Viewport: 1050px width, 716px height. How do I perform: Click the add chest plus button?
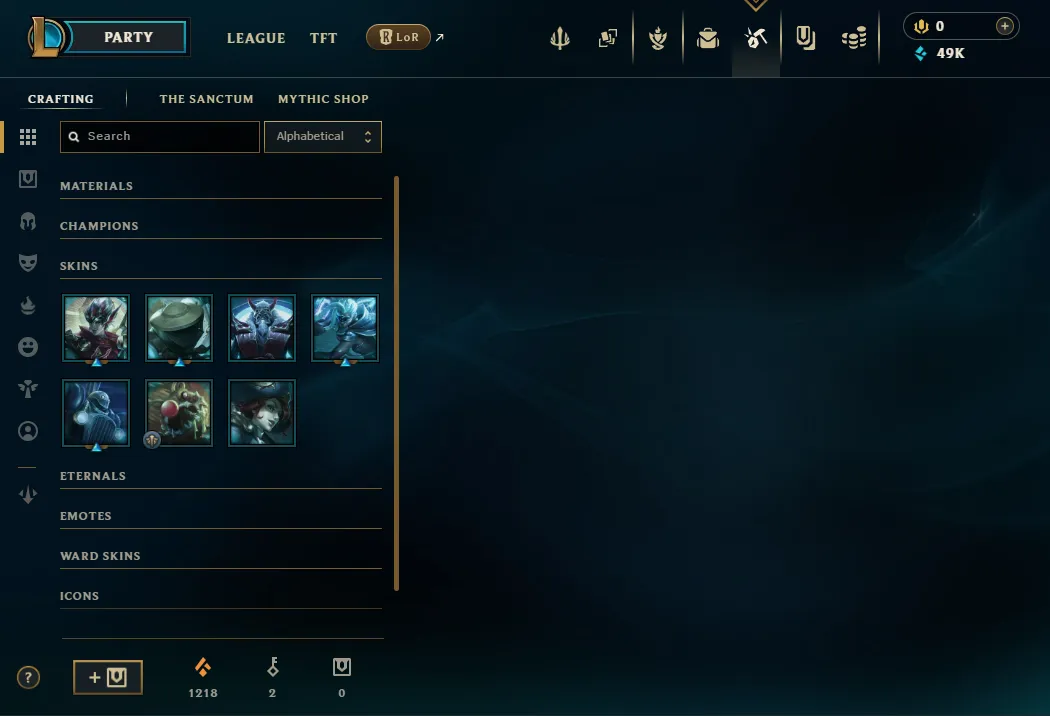[x=108, y=677]
